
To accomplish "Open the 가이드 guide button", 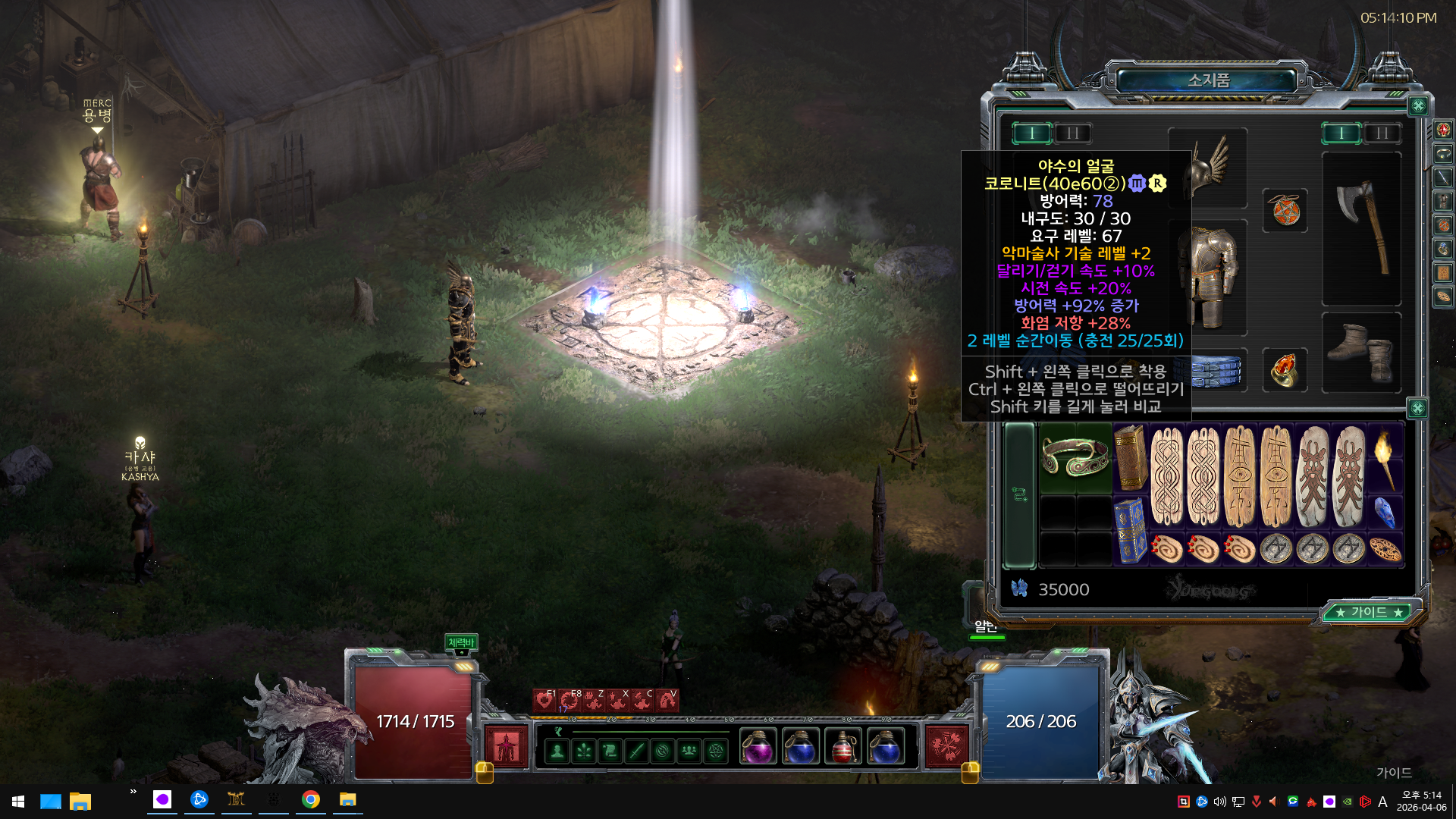I will 1369,612.
